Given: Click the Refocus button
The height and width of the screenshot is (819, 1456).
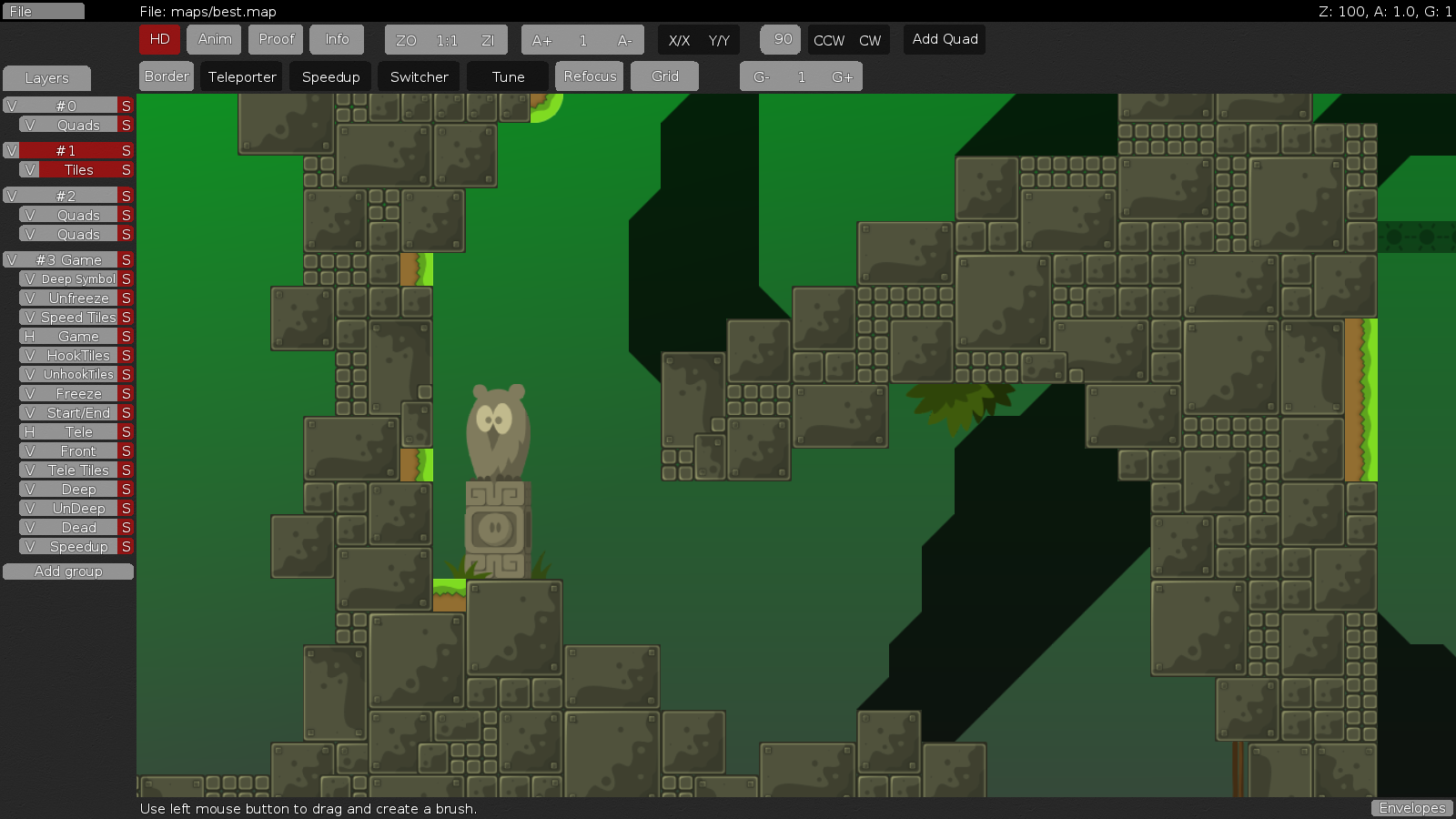Looking at the screenshot, I should 590,76.
